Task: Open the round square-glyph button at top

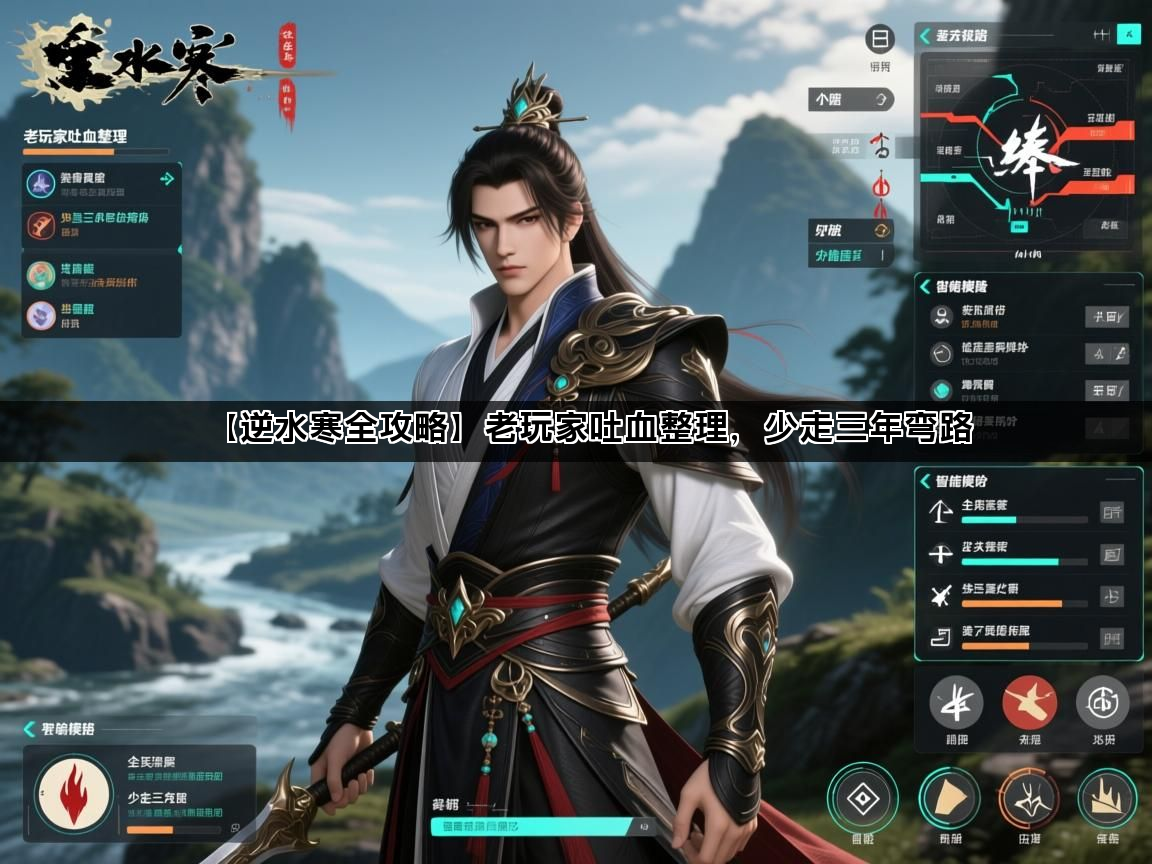Action: coord(880,40)
